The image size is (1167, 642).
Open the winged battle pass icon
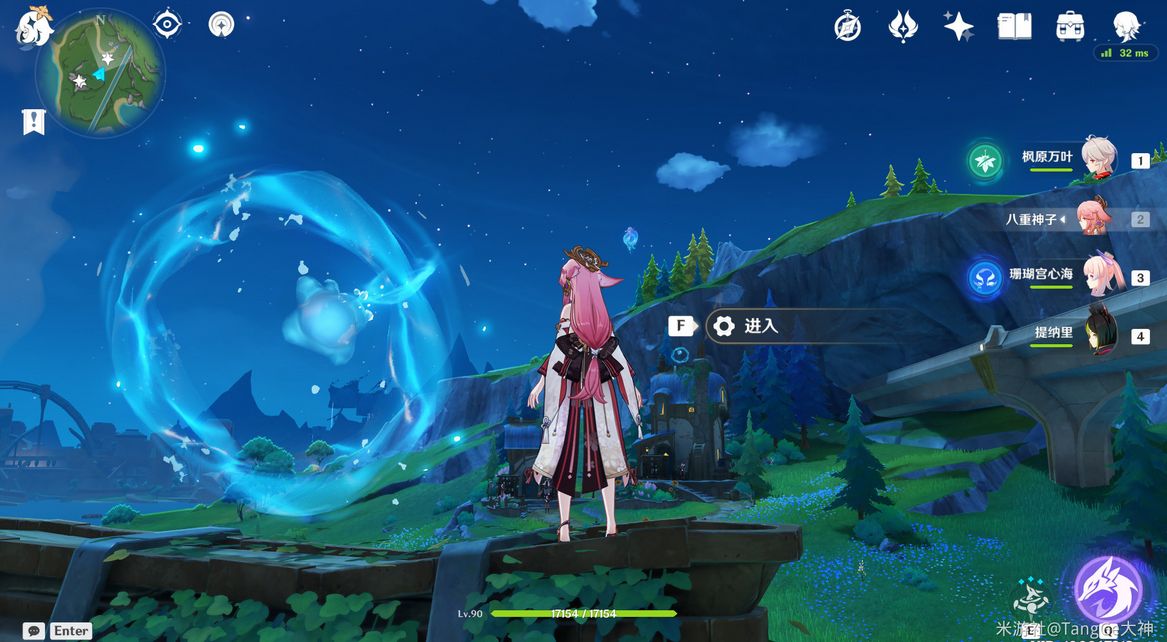[x=903, y=27]
